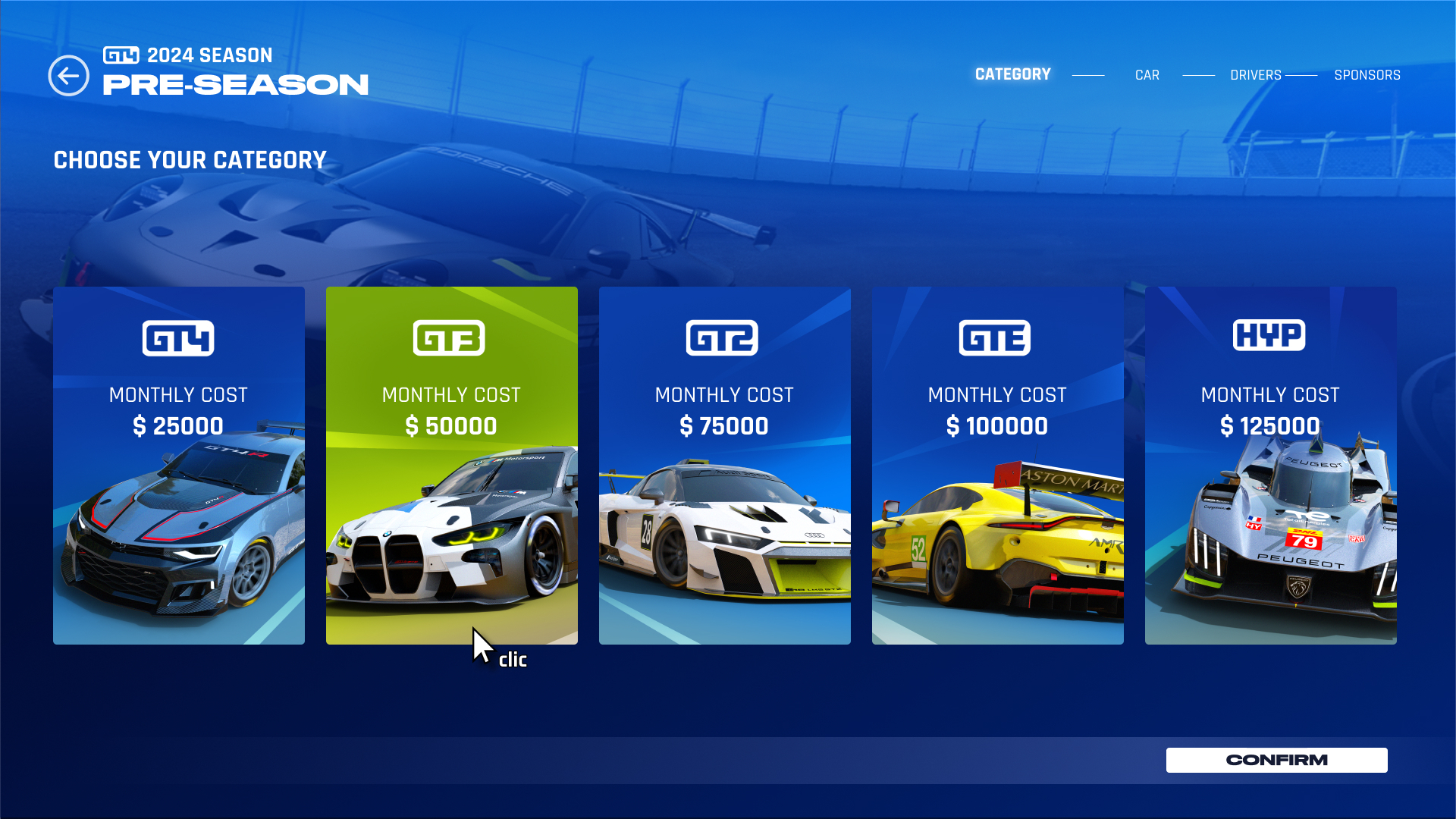Select the $ 100000 monthly cost text
1456x819 pixels.
pos(997,425)
